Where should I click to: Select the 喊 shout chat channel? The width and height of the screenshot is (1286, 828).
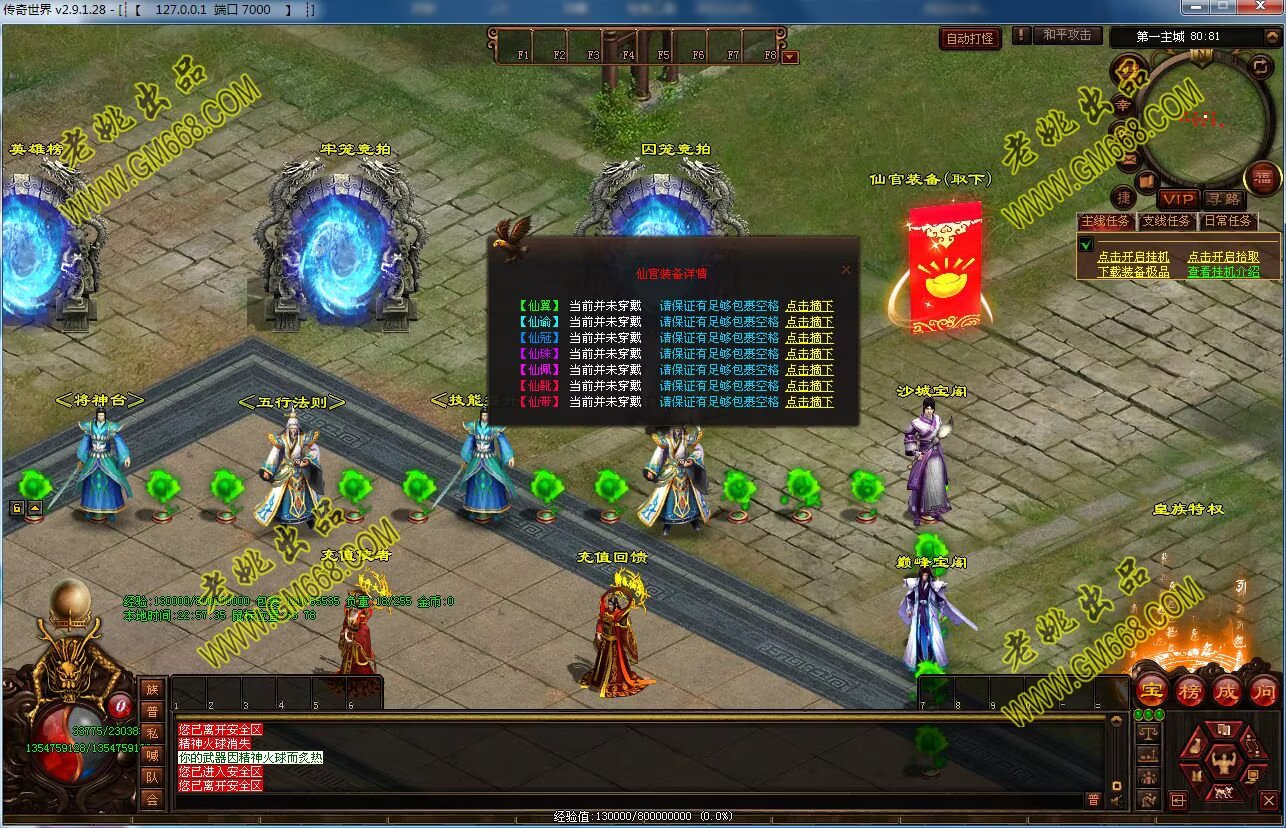[152, 755]
